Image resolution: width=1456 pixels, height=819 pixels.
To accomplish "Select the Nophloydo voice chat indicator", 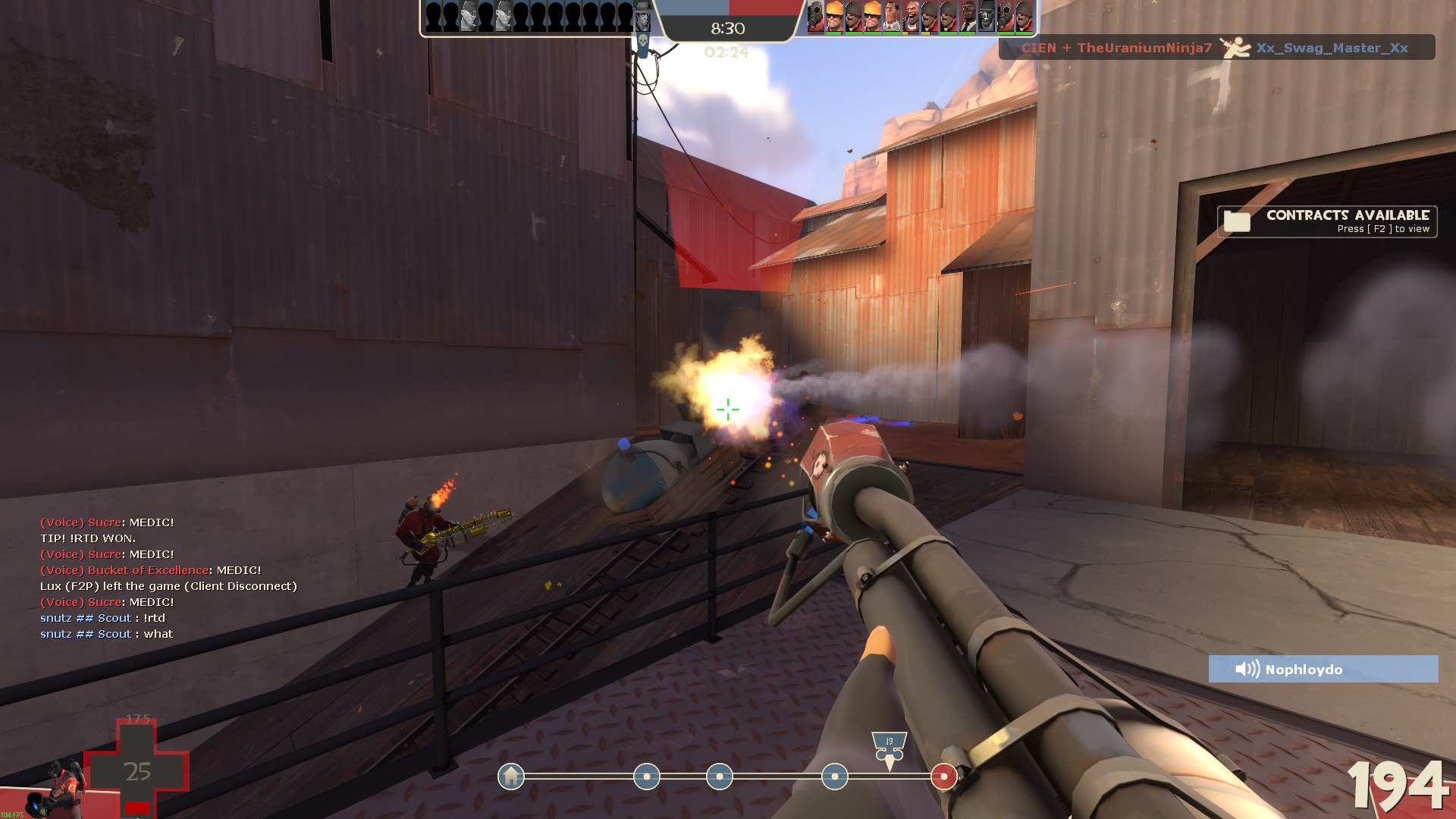I will point(1323,669).
